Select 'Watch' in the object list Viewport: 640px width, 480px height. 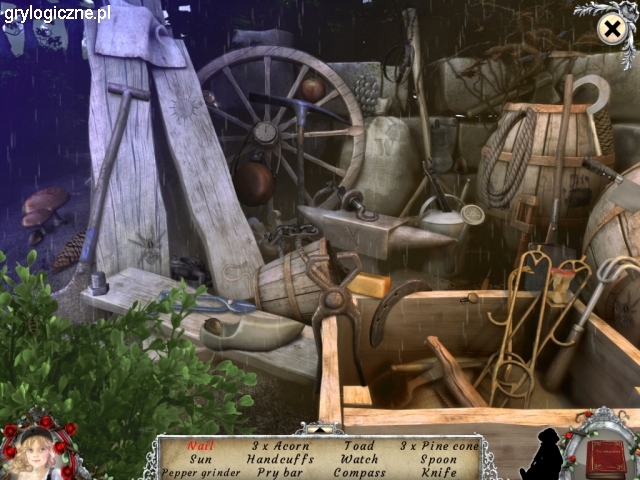357,459
